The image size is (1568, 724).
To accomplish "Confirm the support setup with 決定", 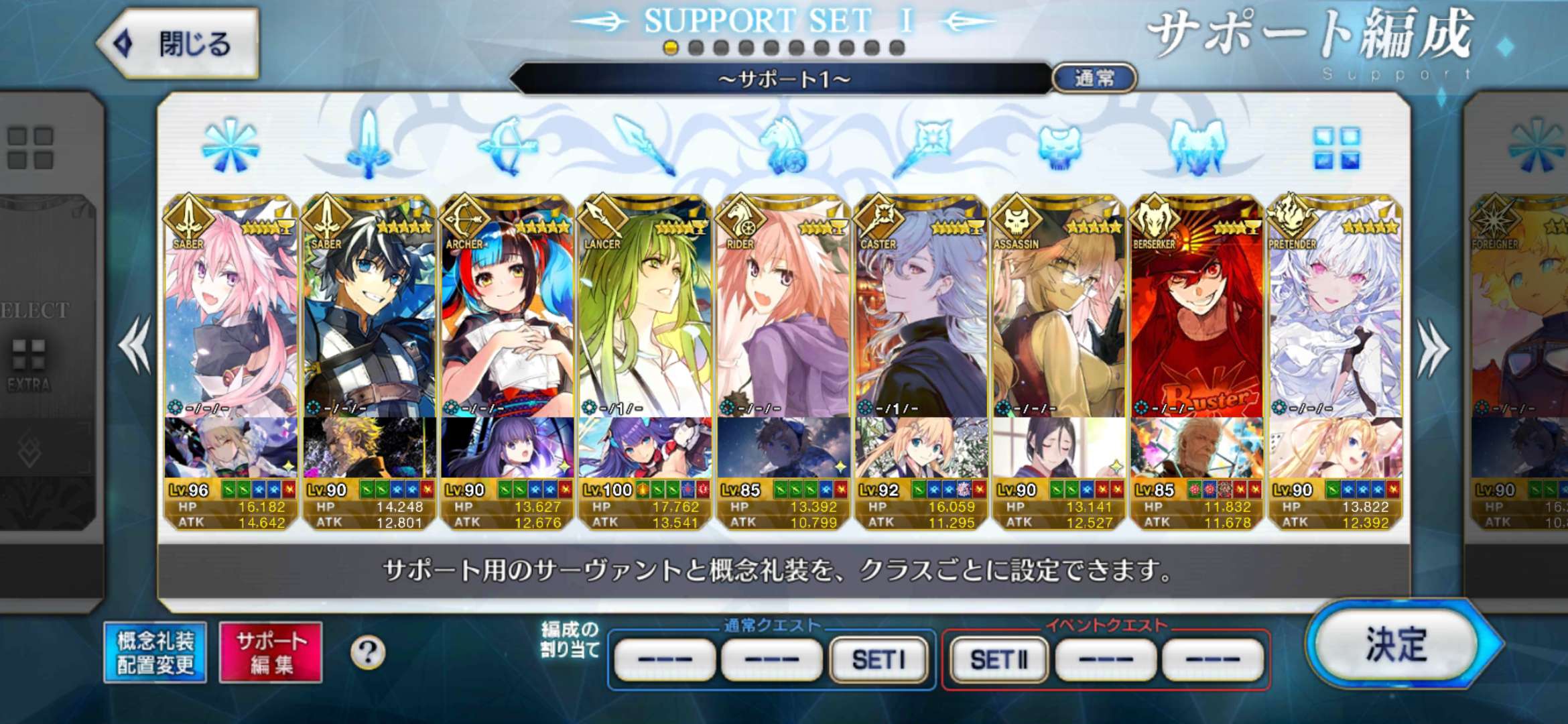I will [x=1397, y=645].
